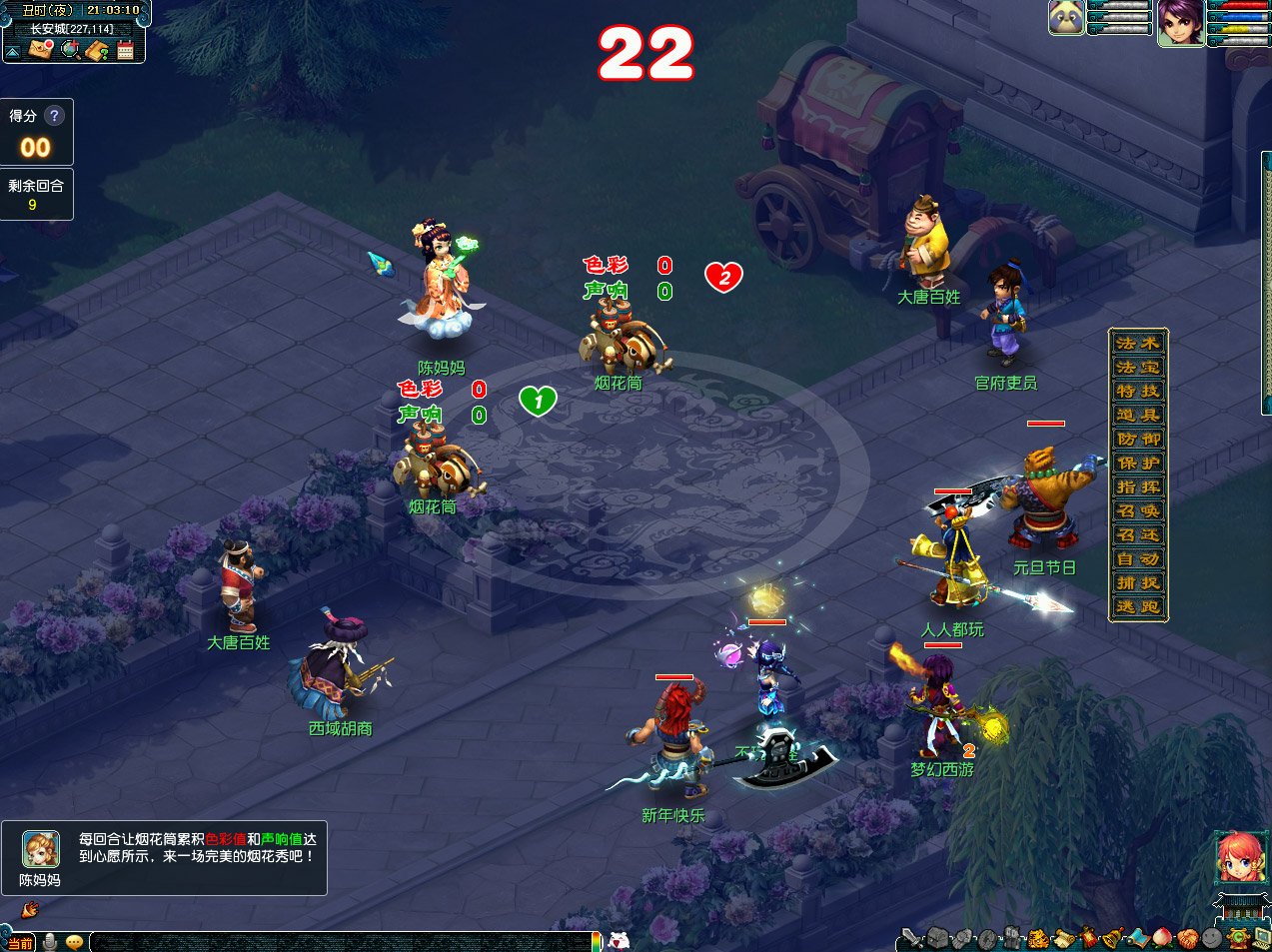Click the pet portrait icon

coord(1066,18)
